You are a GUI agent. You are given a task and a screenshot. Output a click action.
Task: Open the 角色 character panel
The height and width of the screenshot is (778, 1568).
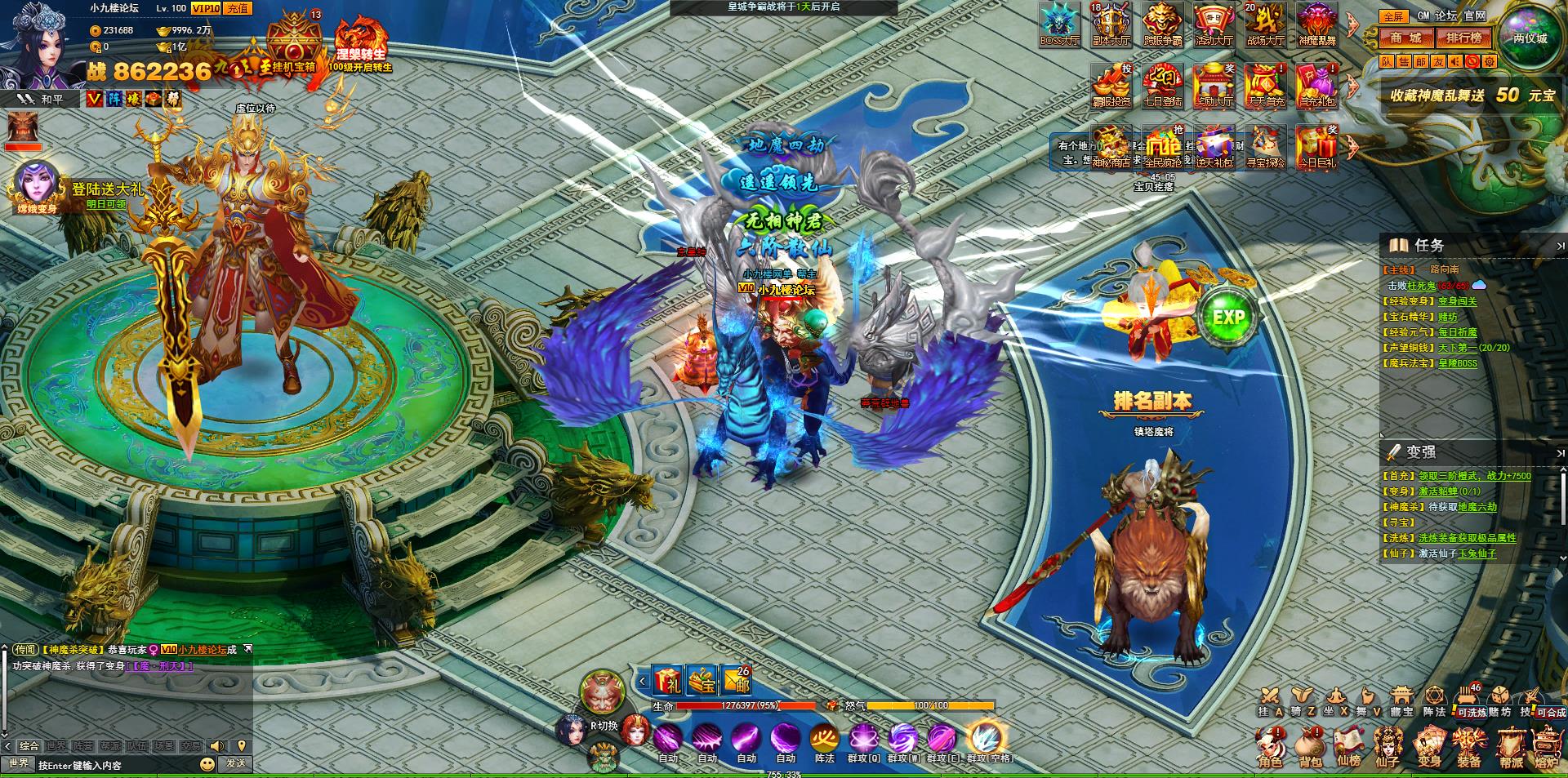(1270, 748)
